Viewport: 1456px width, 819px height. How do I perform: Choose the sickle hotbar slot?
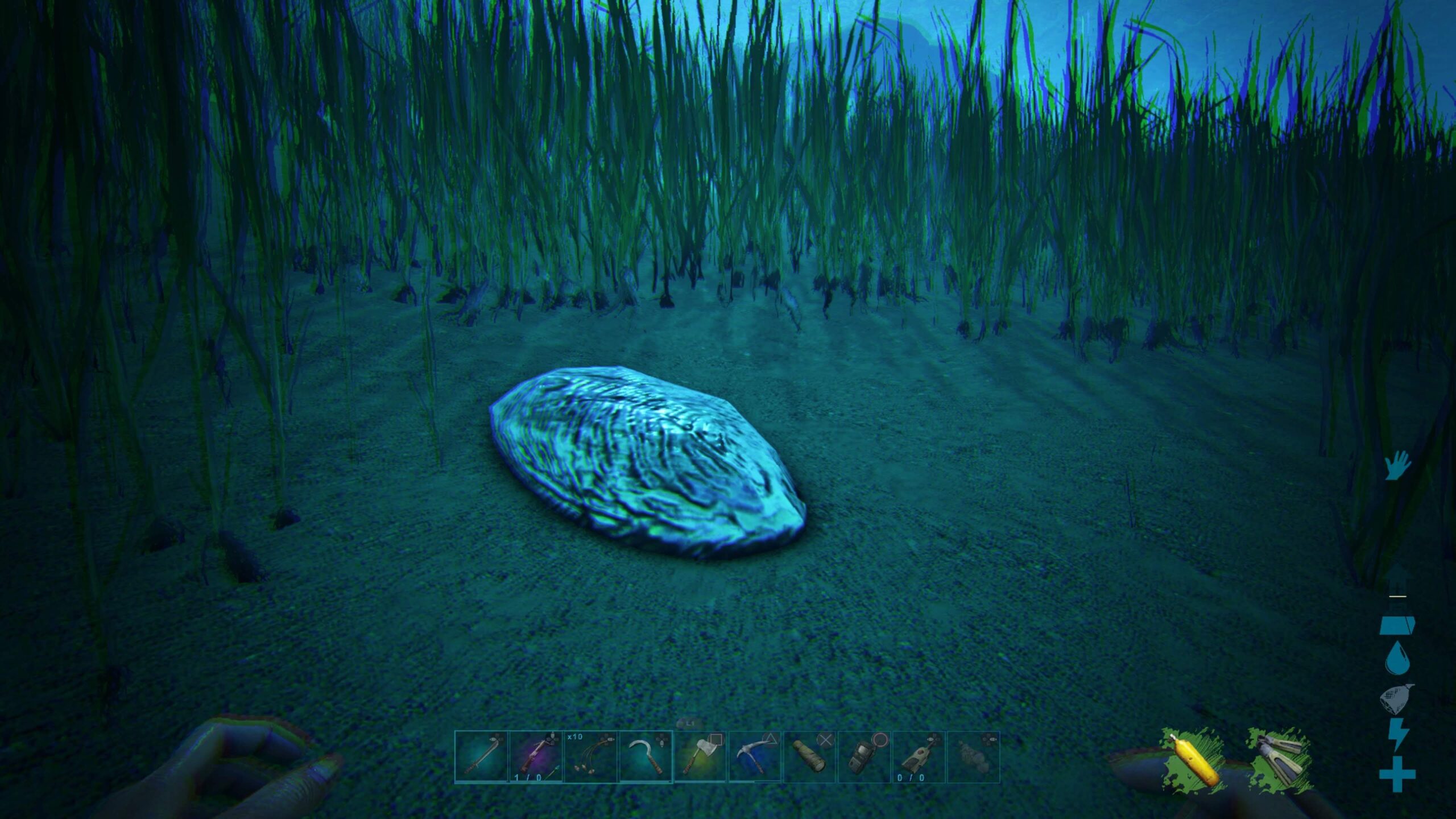[645, 758]
